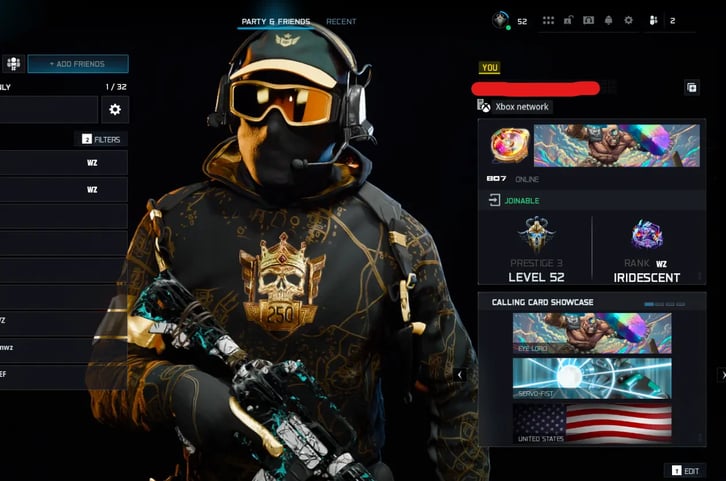Open the settings gear in top bar
The width and height of the screenshot is (726, 481).
coord(628,20)
